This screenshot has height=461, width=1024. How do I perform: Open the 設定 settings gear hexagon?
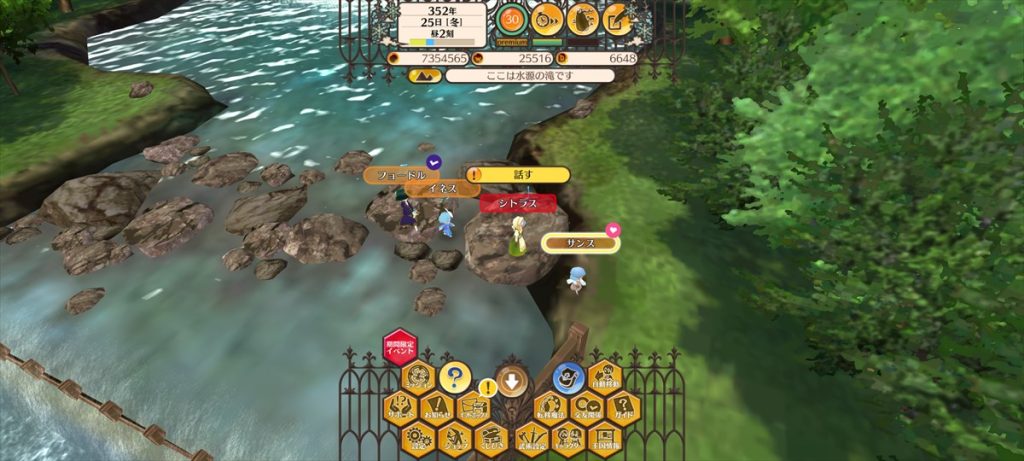[417, 438]
